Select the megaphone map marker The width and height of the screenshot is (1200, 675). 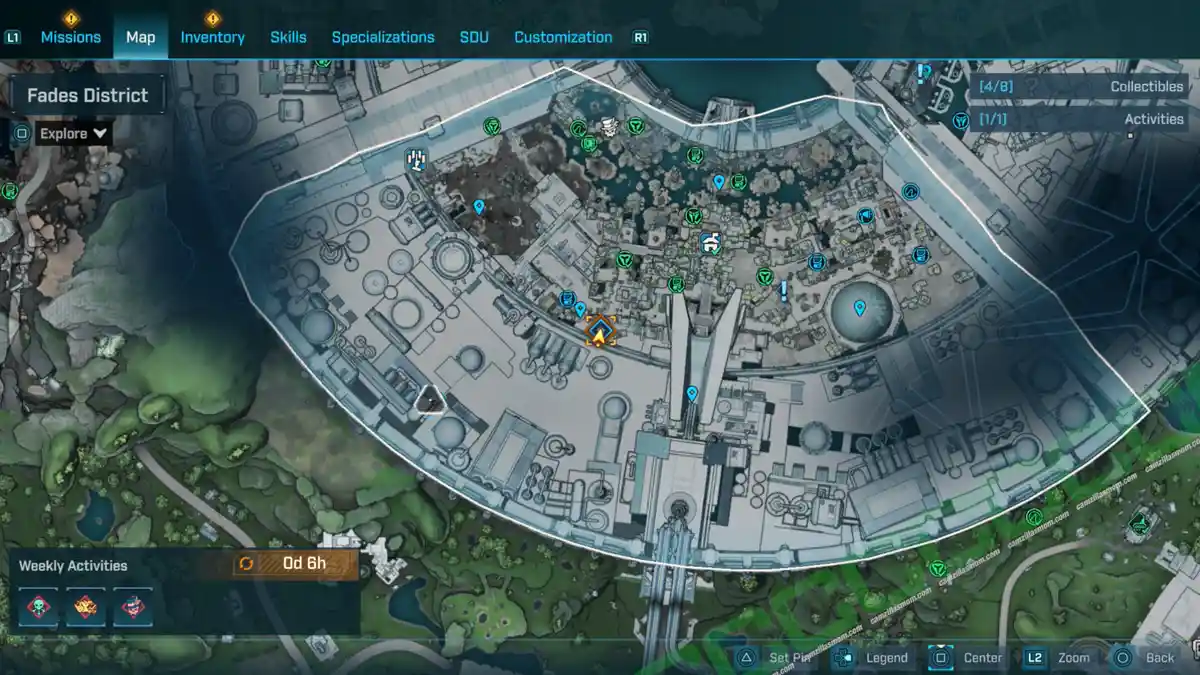click(865, 216)
